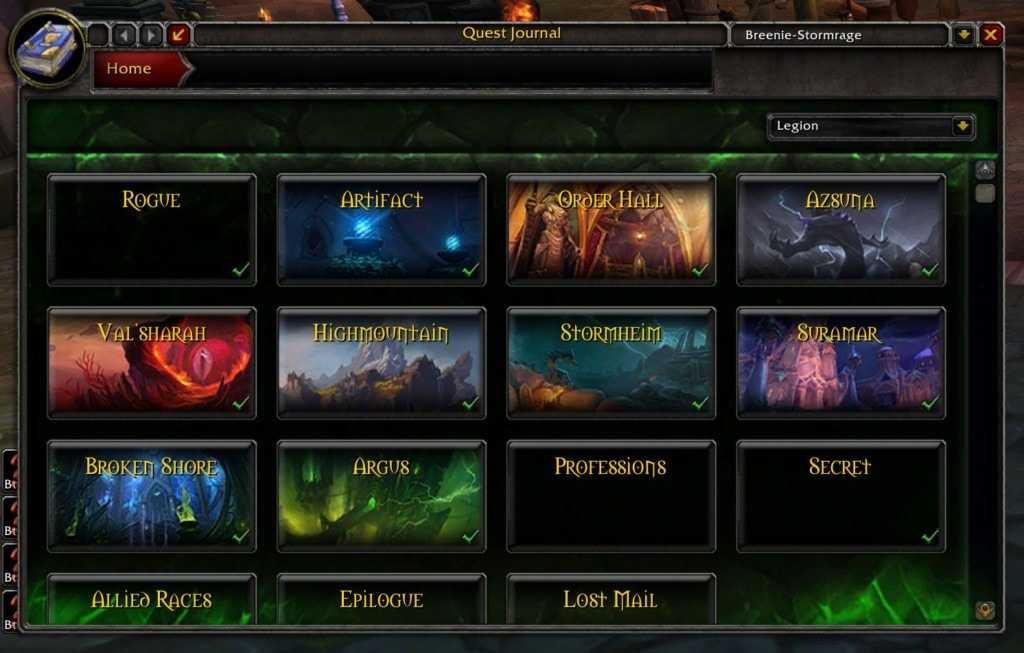Open the Order Hall category

point(611,229)
